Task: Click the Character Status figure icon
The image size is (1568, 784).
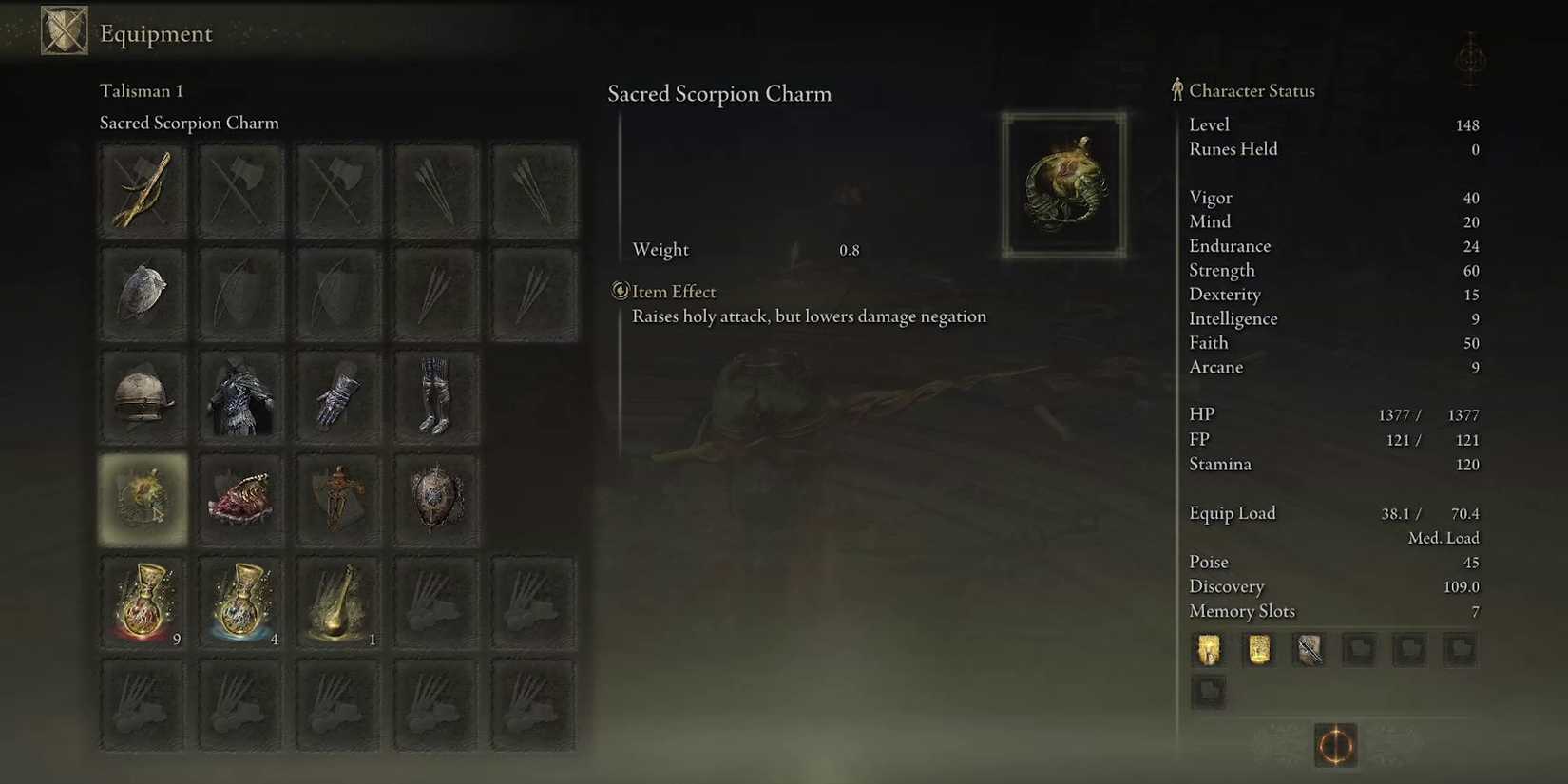Action: (1177, 90)
